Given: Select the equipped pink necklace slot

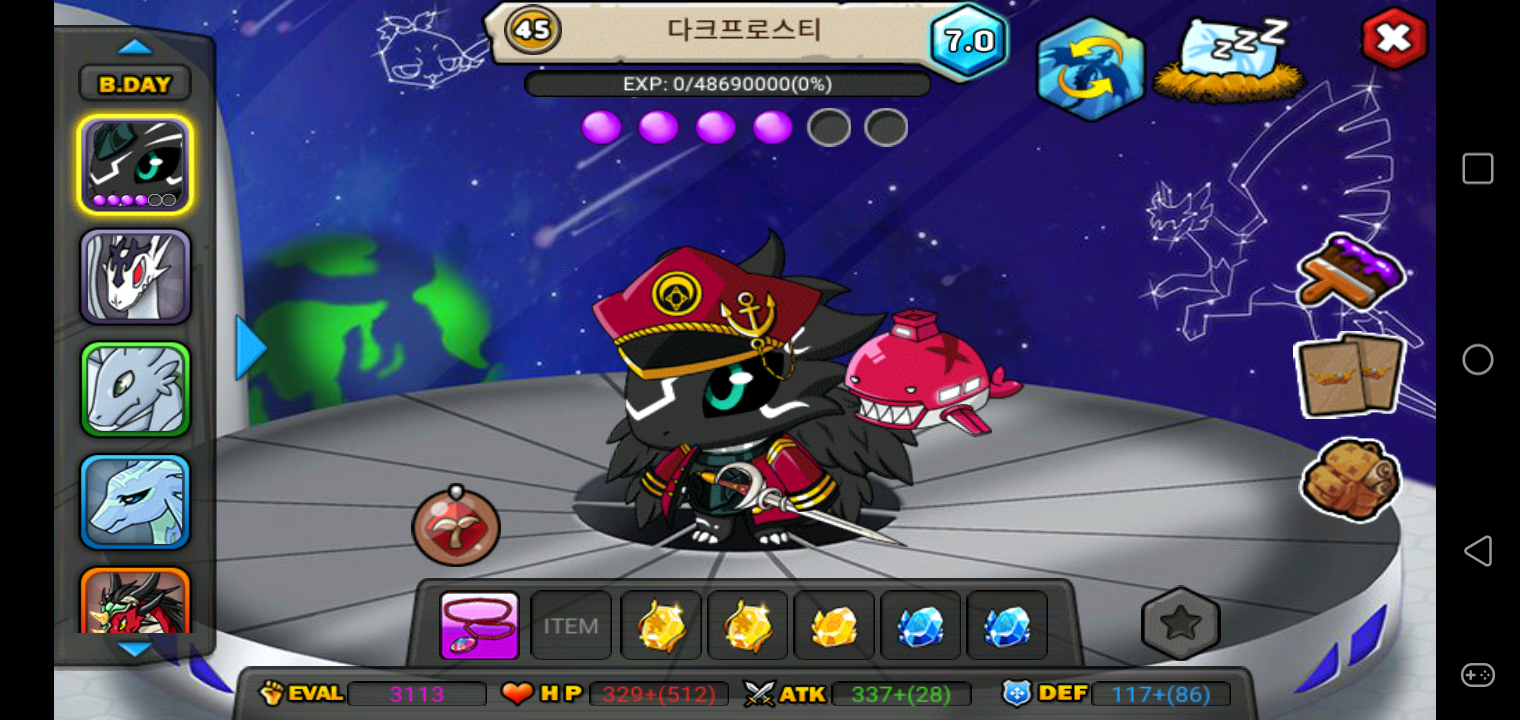Looking at the screenshot, I should (479, 626).
